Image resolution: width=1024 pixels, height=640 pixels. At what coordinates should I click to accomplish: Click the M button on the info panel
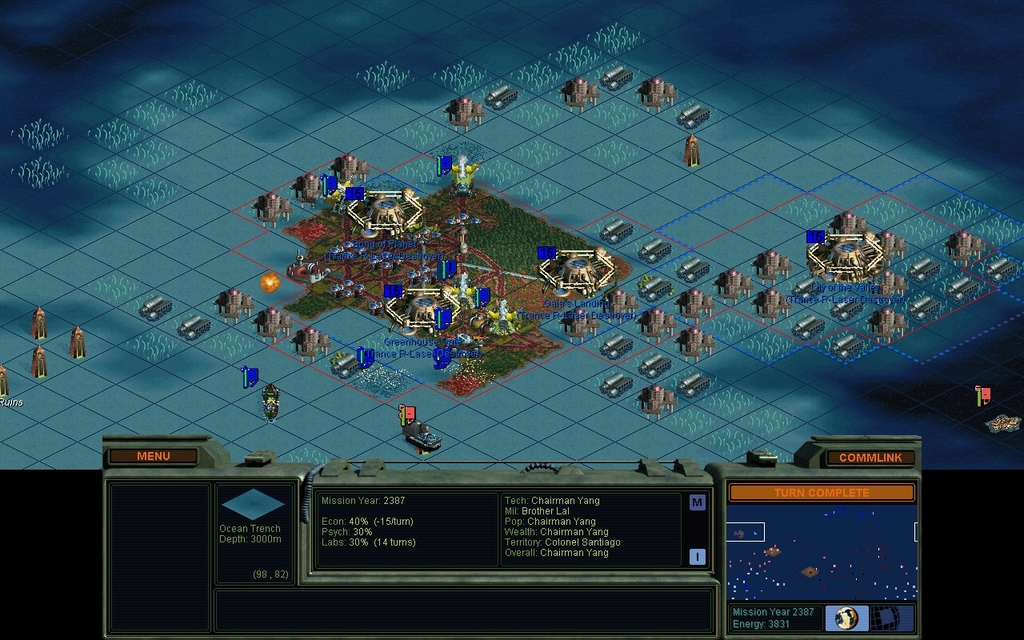(x=697, y=503)
